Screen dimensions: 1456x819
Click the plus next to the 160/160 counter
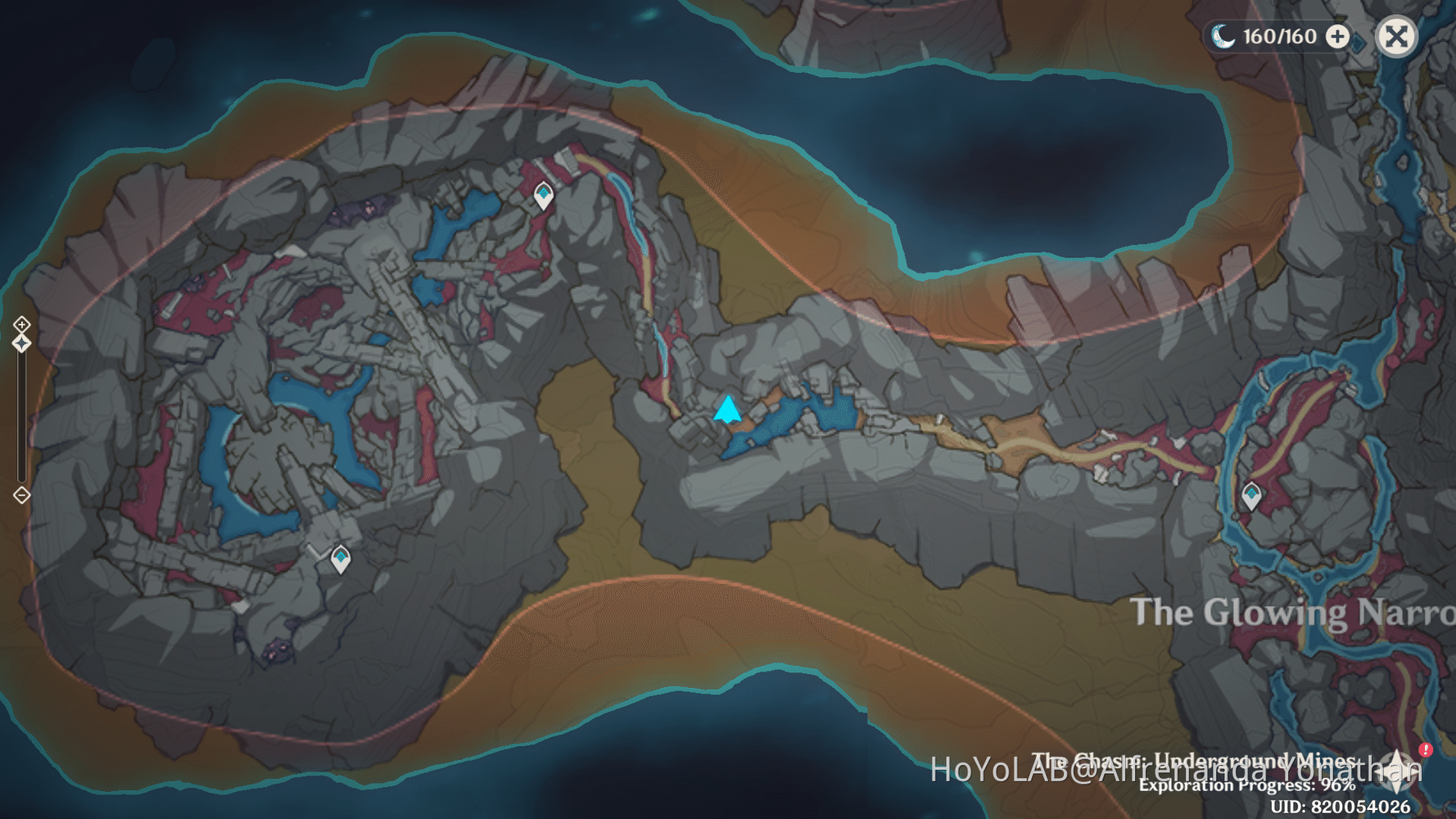[1336, 36]
